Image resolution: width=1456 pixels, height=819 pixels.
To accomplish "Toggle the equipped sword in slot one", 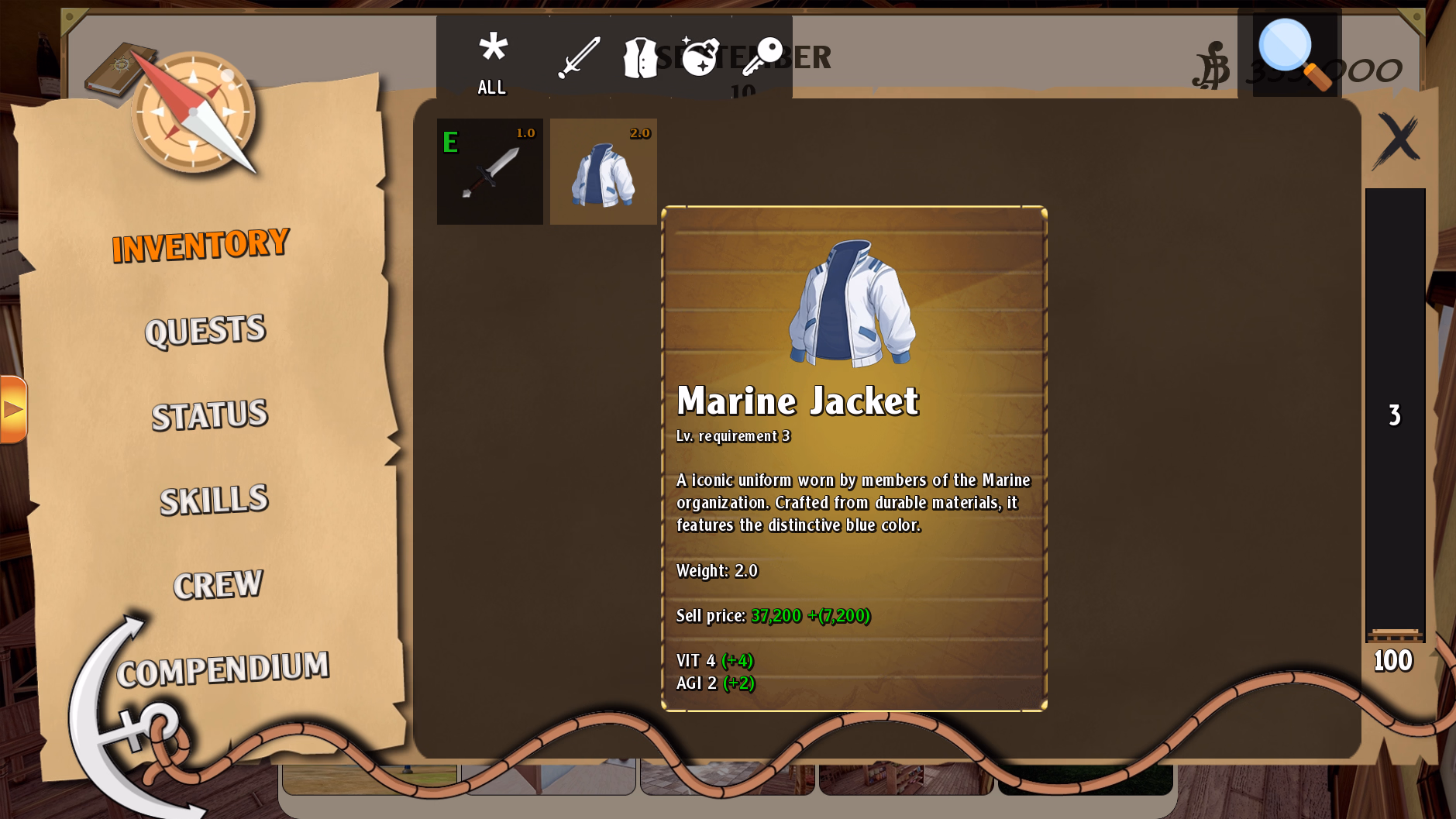I will pos(490,170).
